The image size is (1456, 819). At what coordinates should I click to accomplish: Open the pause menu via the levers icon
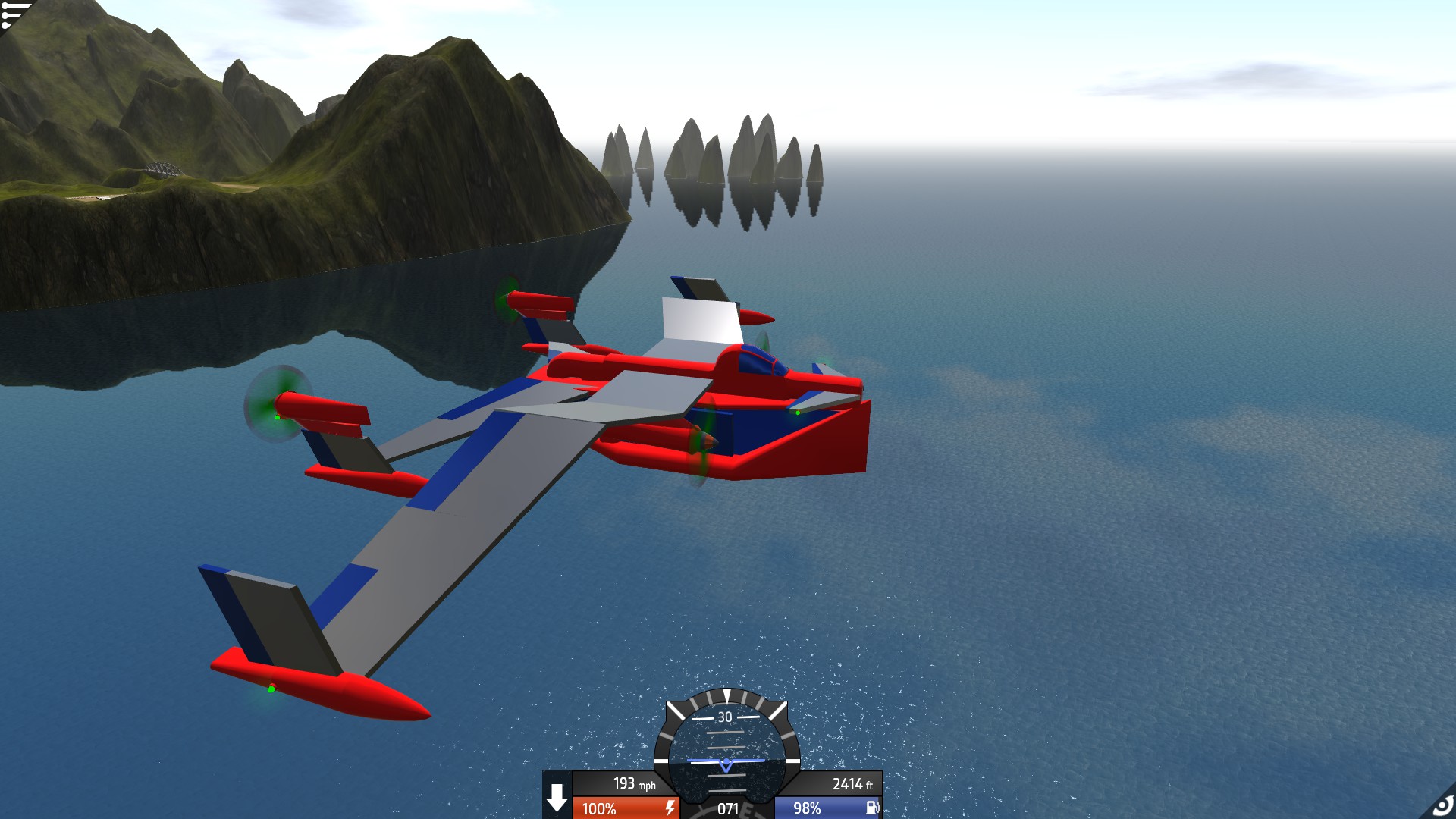[11, 14]
